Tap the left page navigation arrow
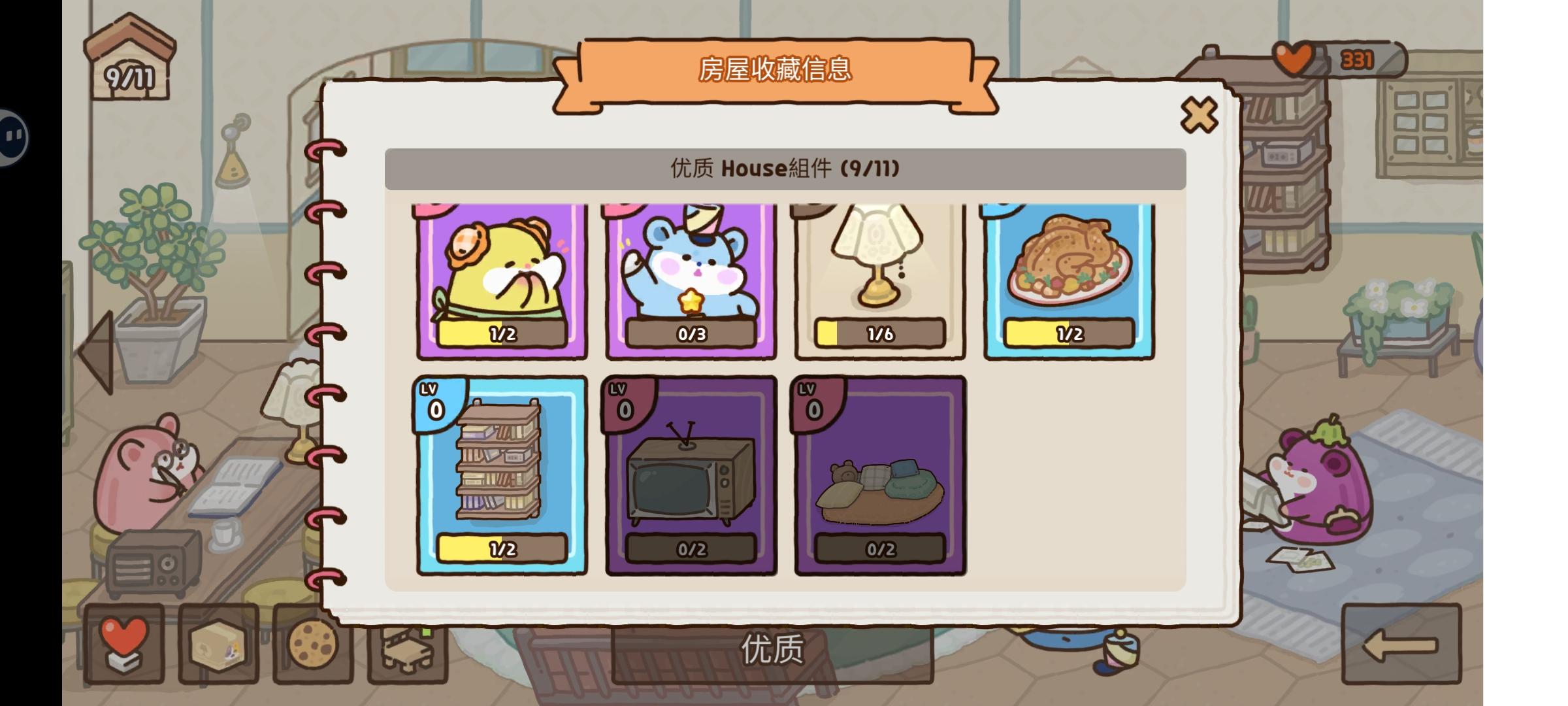This screenshot has height=706, width=1568. [x=97, y=353]
